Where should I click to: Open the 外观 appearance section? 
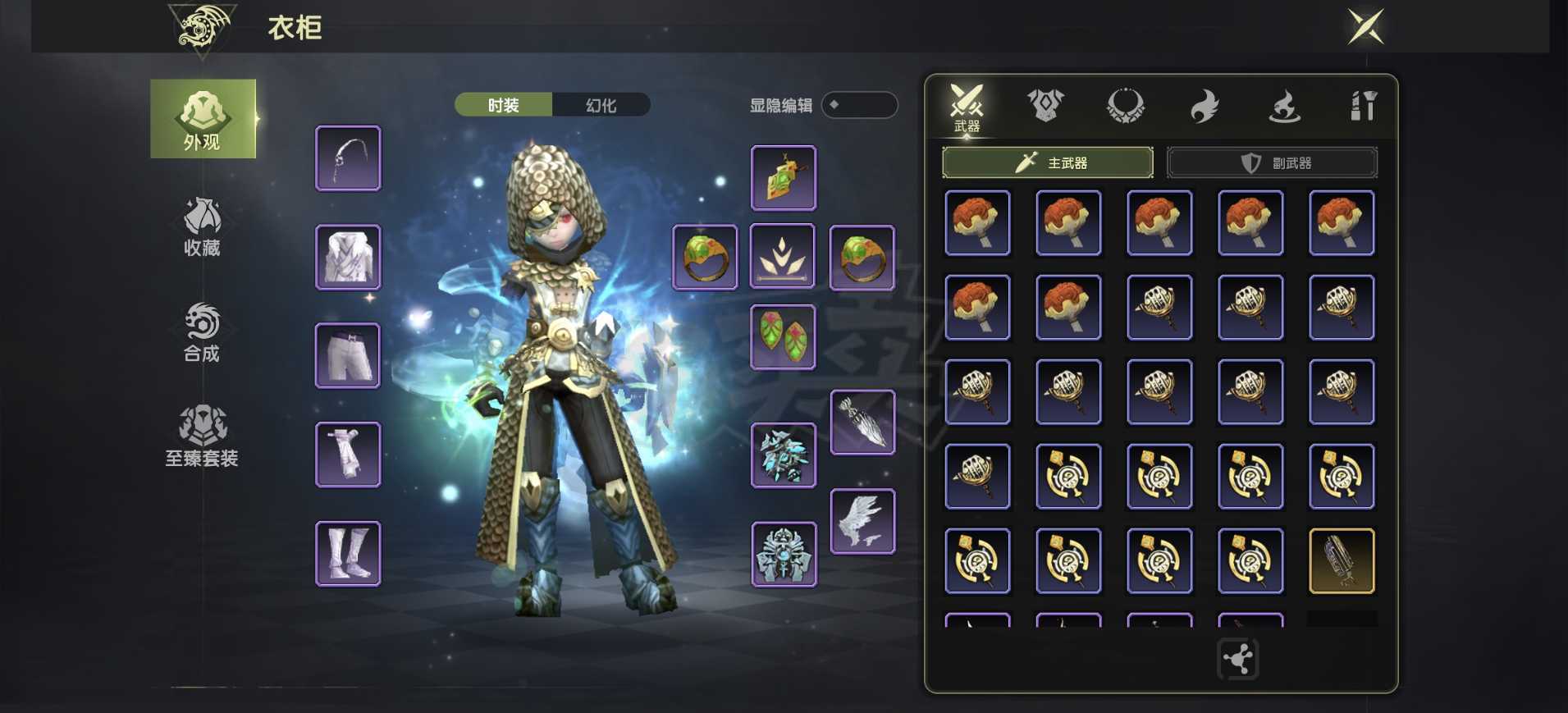(x=203, y=119)
